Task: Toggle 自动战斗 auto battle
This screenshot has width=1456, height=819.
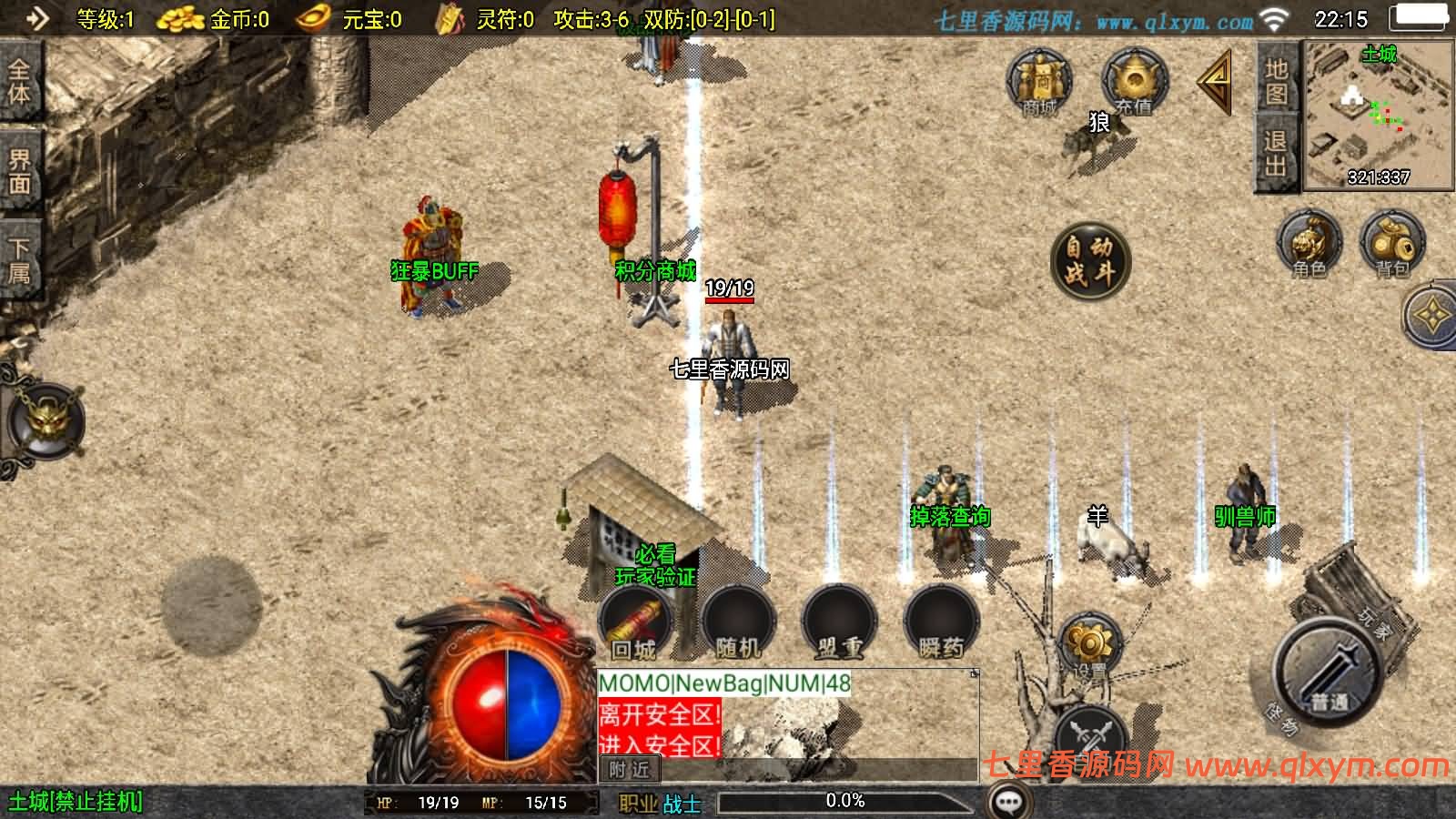Action: coord(1089,259)
